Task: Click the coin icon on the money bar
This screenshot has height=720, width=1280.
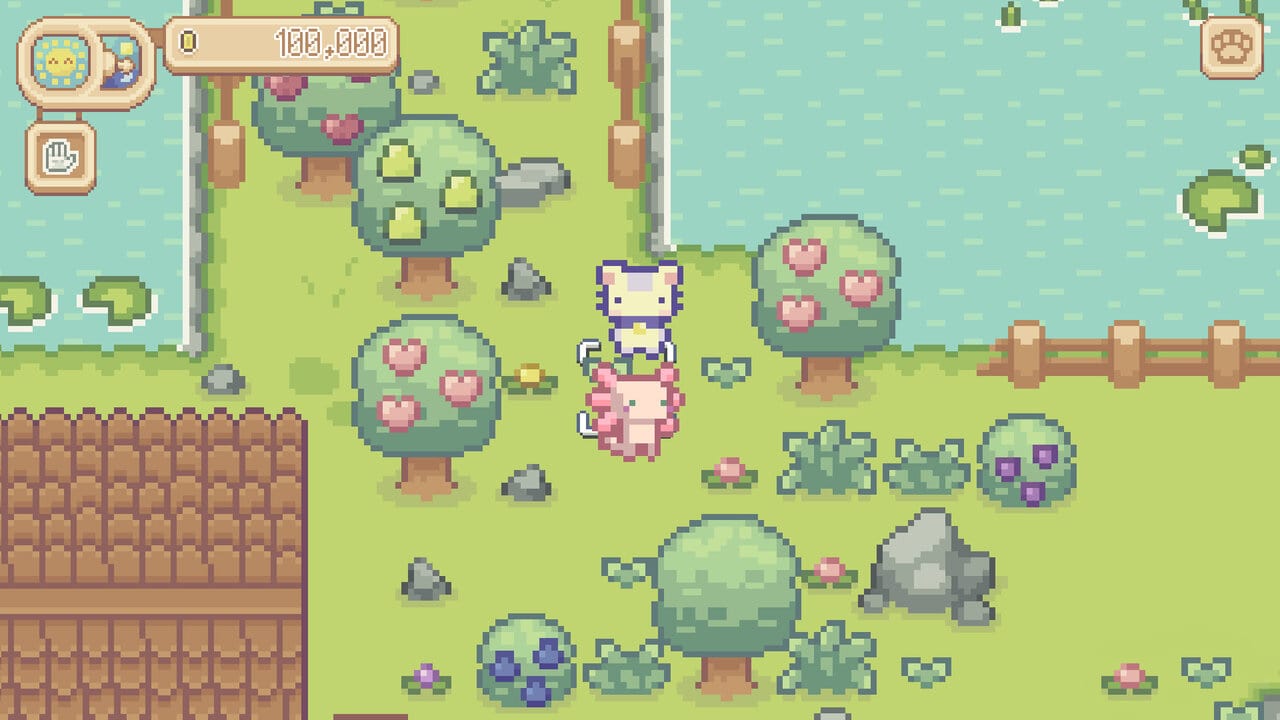Action: click(x=189, y=40)
